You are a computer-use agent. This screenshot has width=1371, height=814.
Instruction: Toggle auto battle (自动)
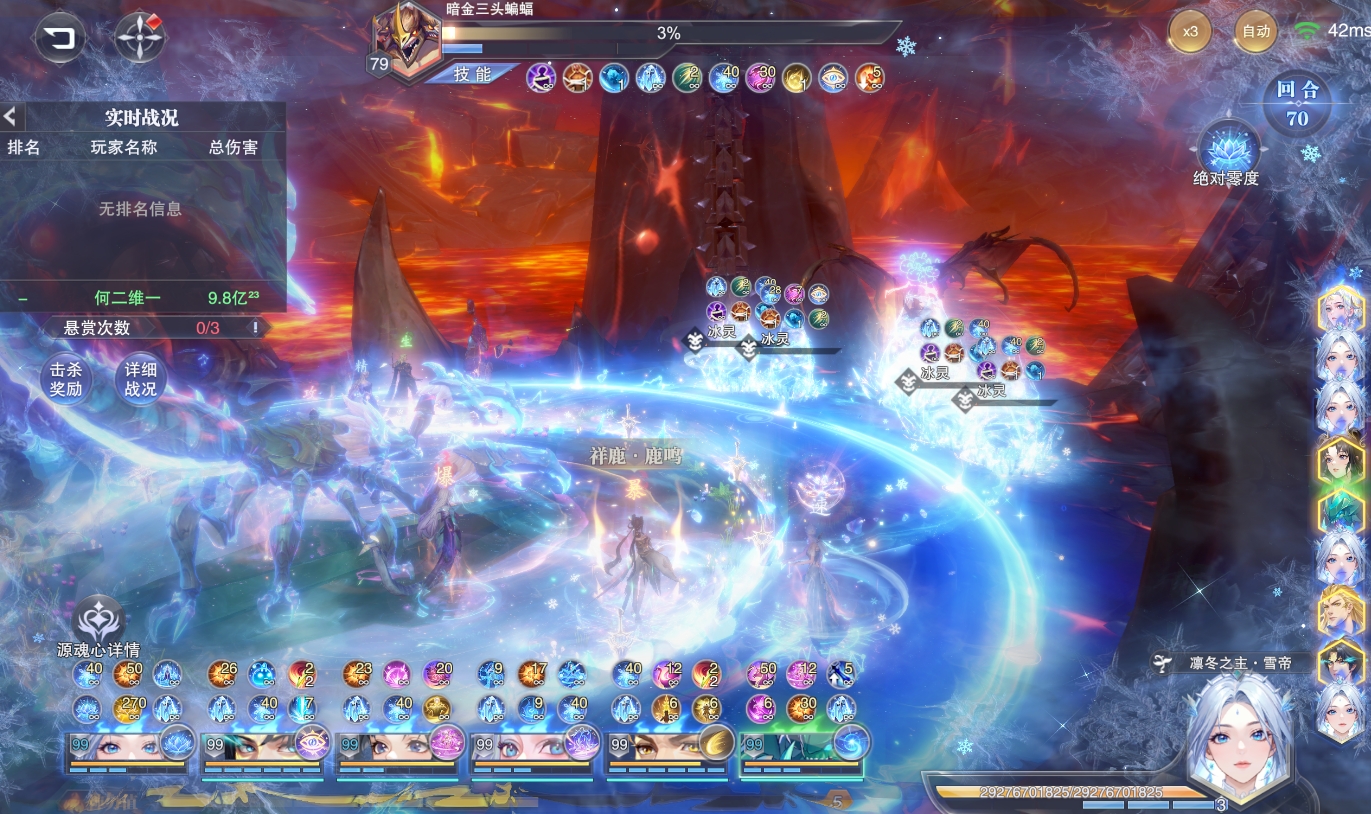pos(1255,31)
